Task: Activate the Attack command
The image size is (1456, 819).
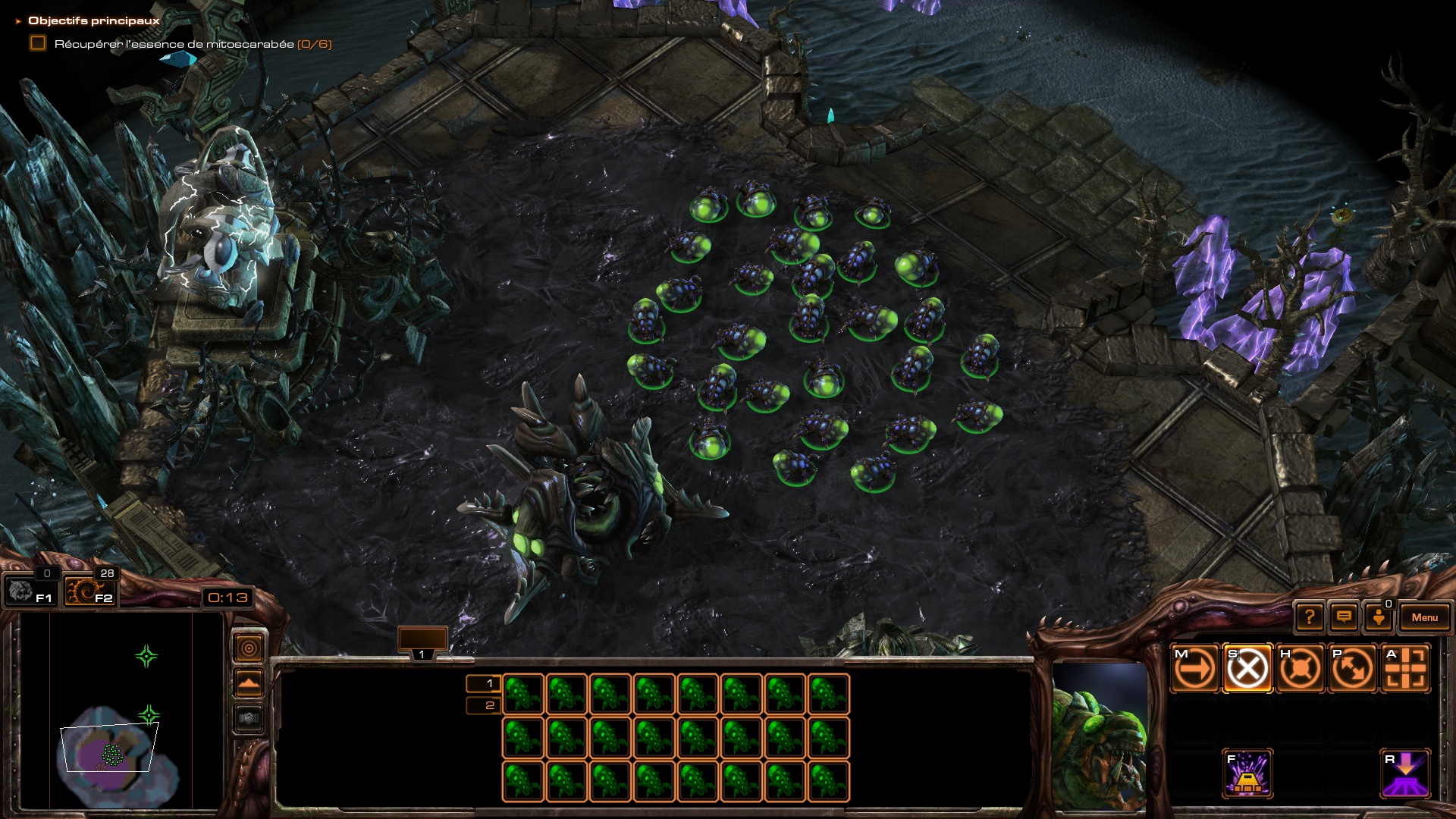Action: point(1406,669)
